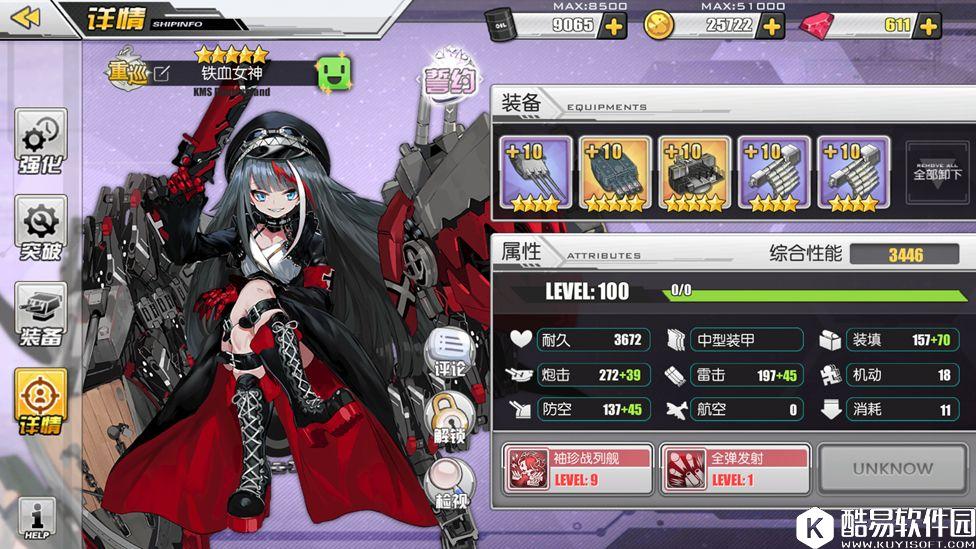The image size is (976, 549).
Task: Open the 评论 comments button
Action: click(x=449, y=353)
